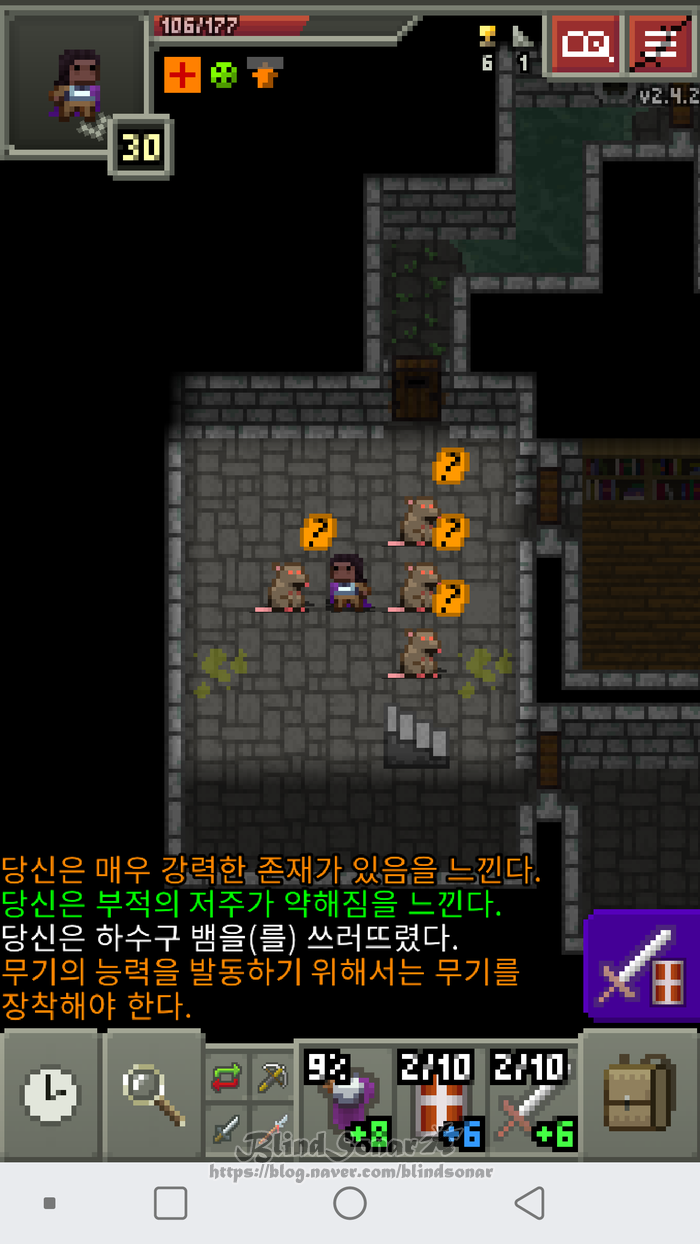Screen dimensions: 700x1244
Task: Tap the Android home circle button
Action: (350, 1202)
